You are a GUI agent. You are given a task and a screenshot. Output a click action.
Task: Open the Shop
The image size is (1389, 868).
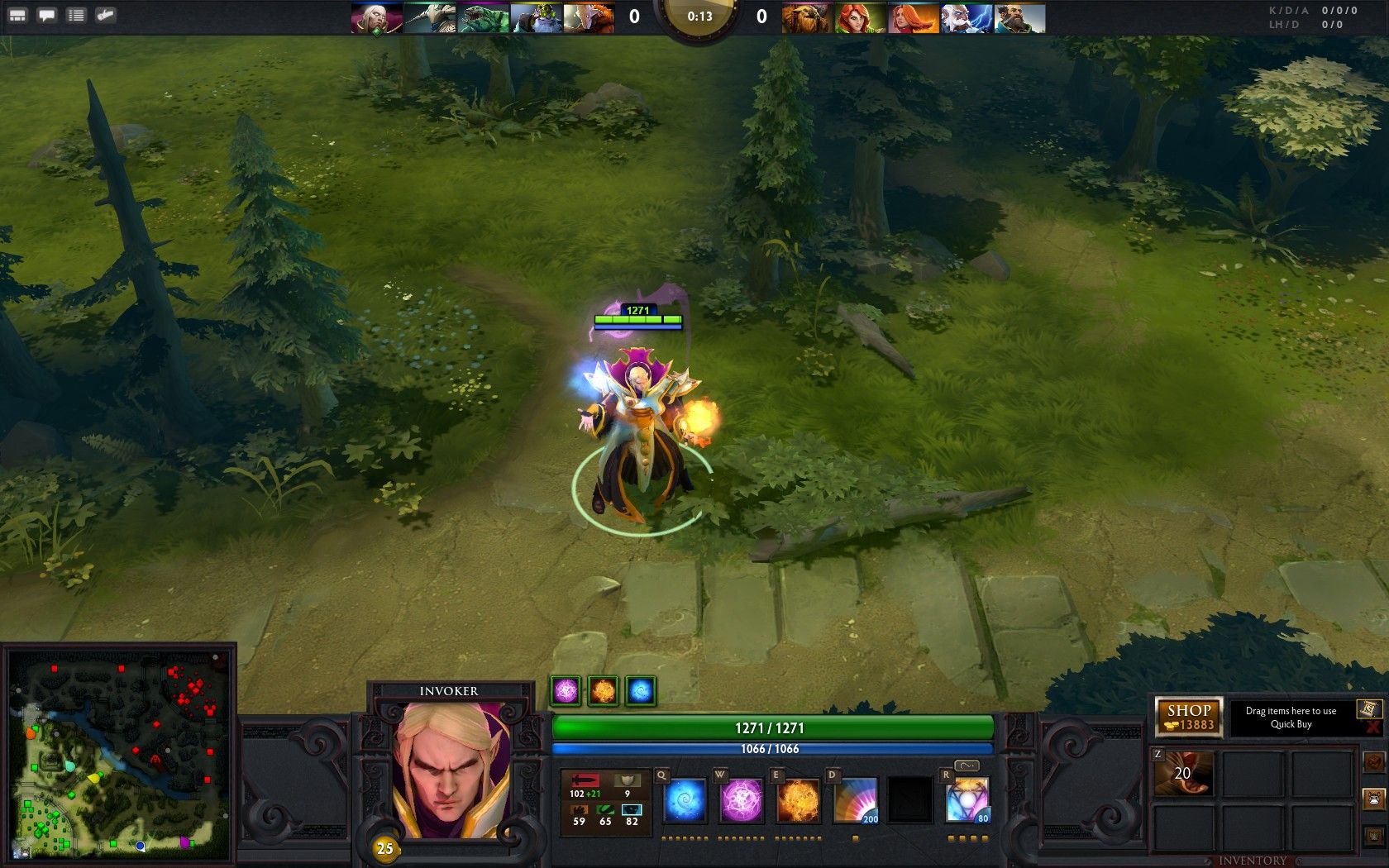(1189, 716)
